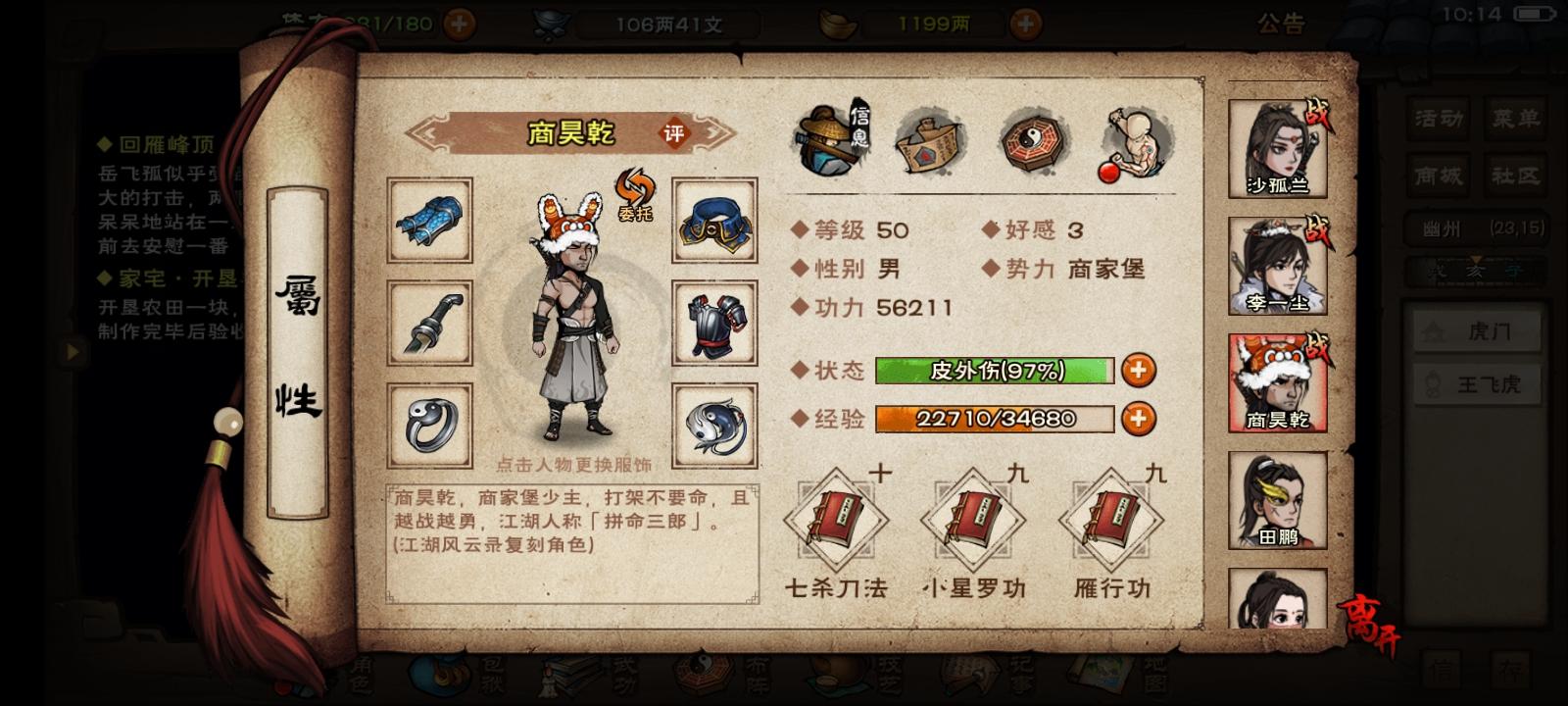Open the bagua yin-yang panel
Viewport: 1568px width, 706px height.
(x=1035, y=142)
